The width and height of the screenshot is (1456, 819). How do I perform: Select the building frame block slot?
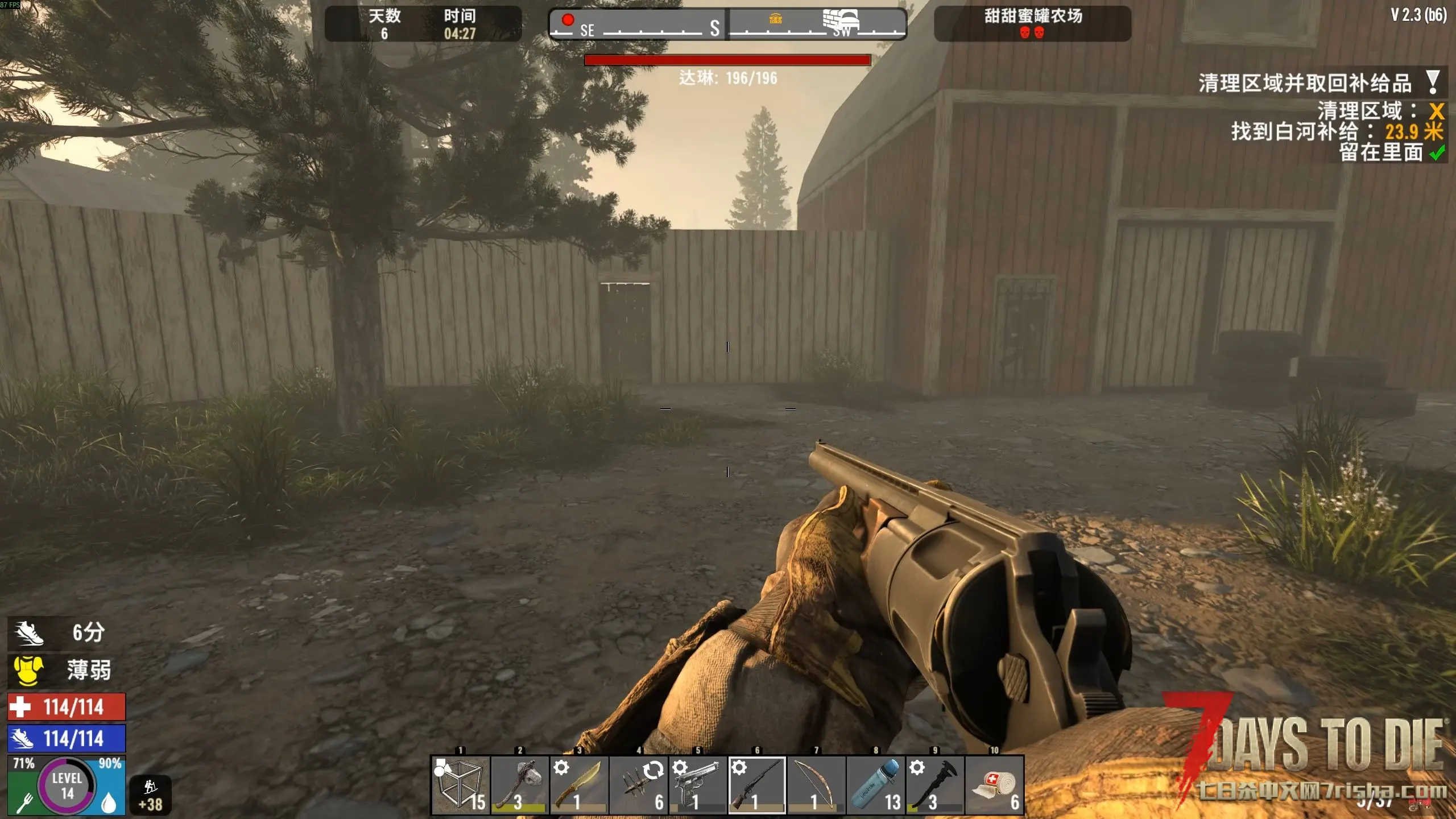(460, 785)
